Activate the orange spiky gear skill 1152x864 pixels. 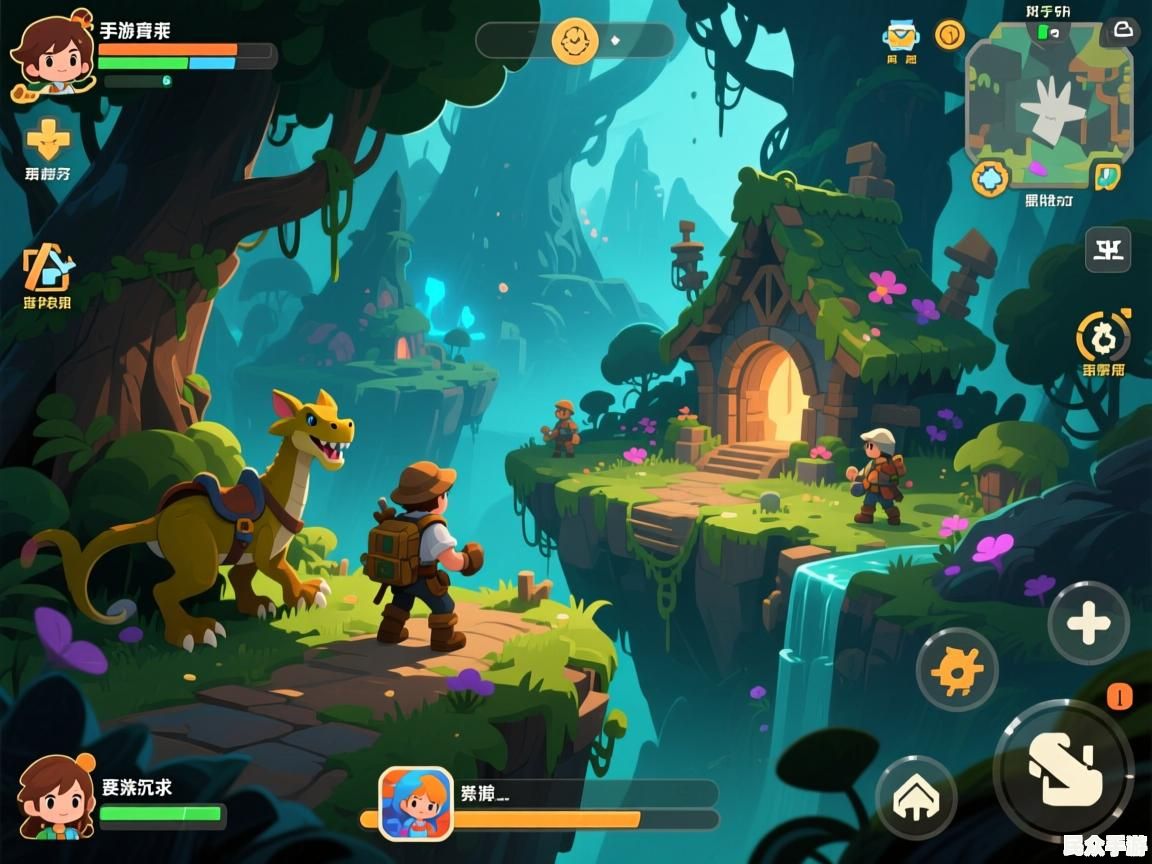click(956, 669)
